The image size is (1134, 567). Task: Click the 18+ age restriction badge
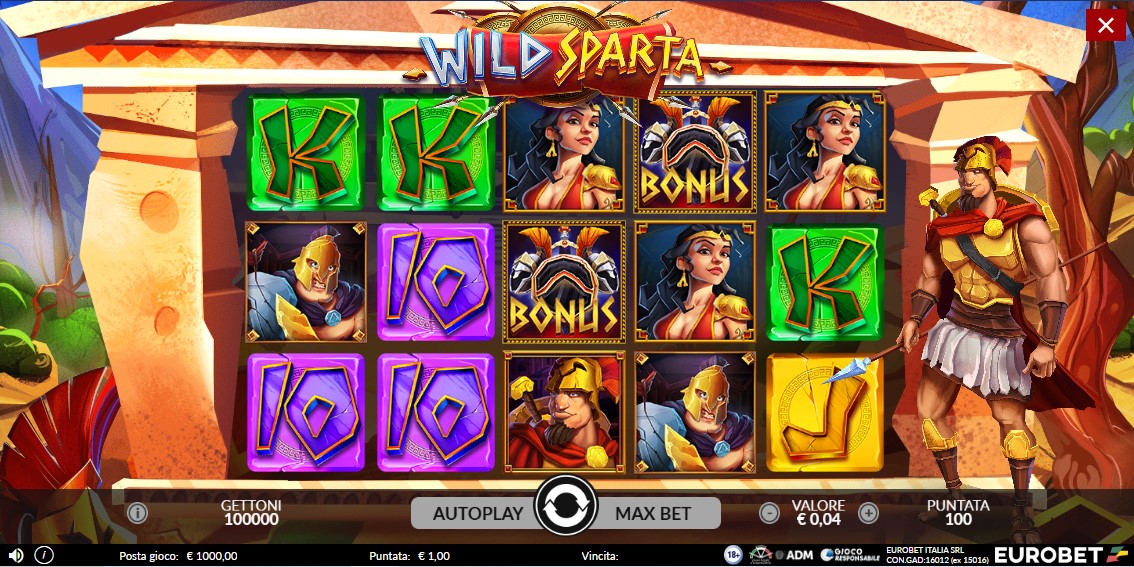[733, 555]
